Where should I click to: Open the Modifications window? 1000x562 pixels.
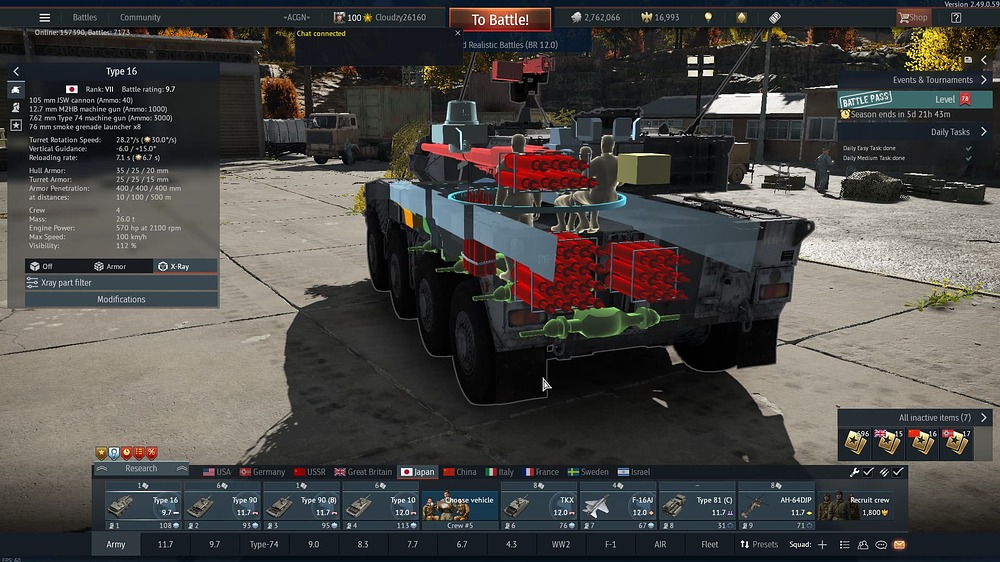tap(120, 299)
